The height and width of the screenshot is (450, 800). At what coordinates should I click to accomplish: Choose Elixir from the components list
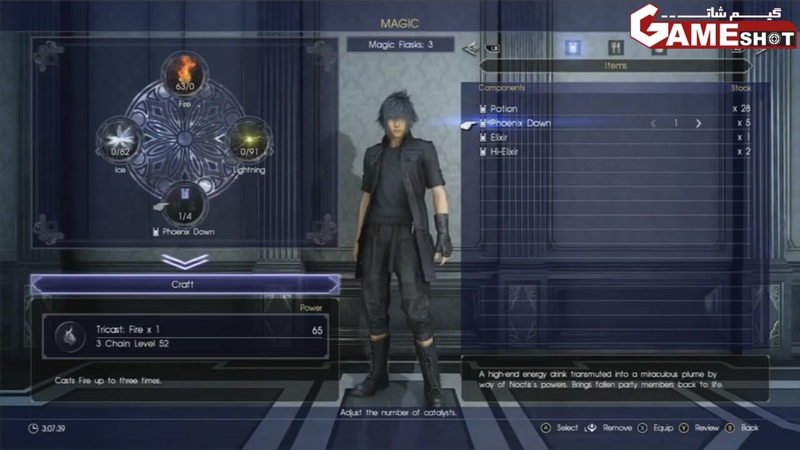tap(500, 137)
